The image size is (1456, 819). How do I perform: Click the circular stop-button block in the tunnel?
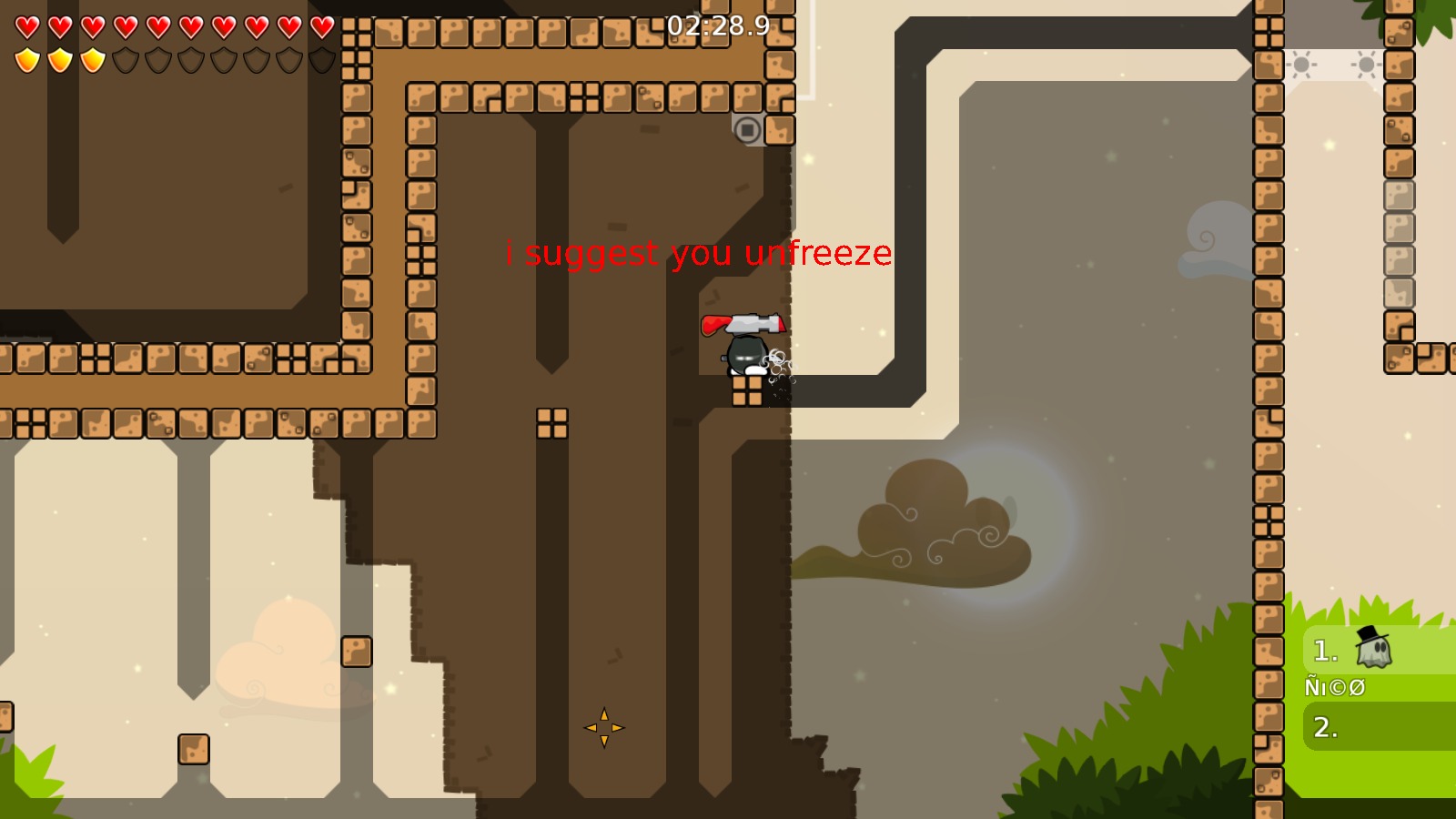tap(748, 131)
